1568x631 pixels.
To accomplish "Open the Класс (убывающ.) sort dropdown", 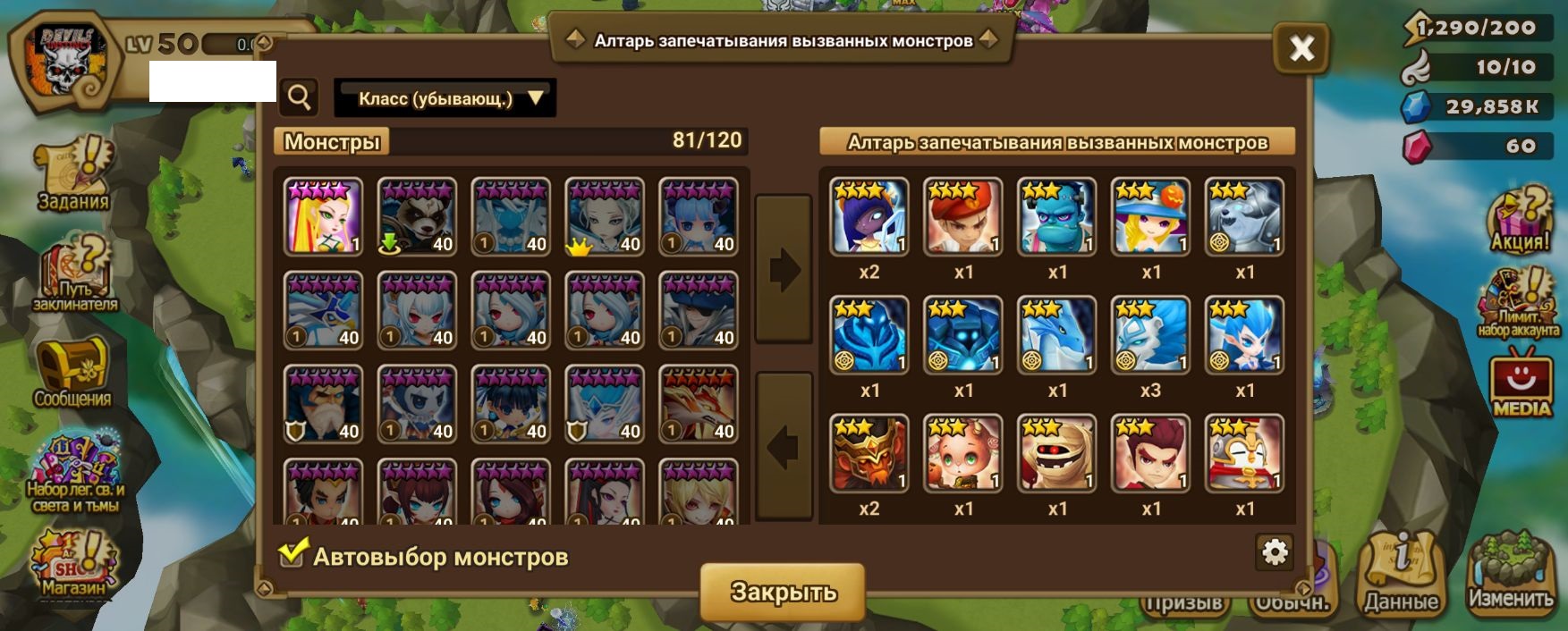I will click(445, 98).
